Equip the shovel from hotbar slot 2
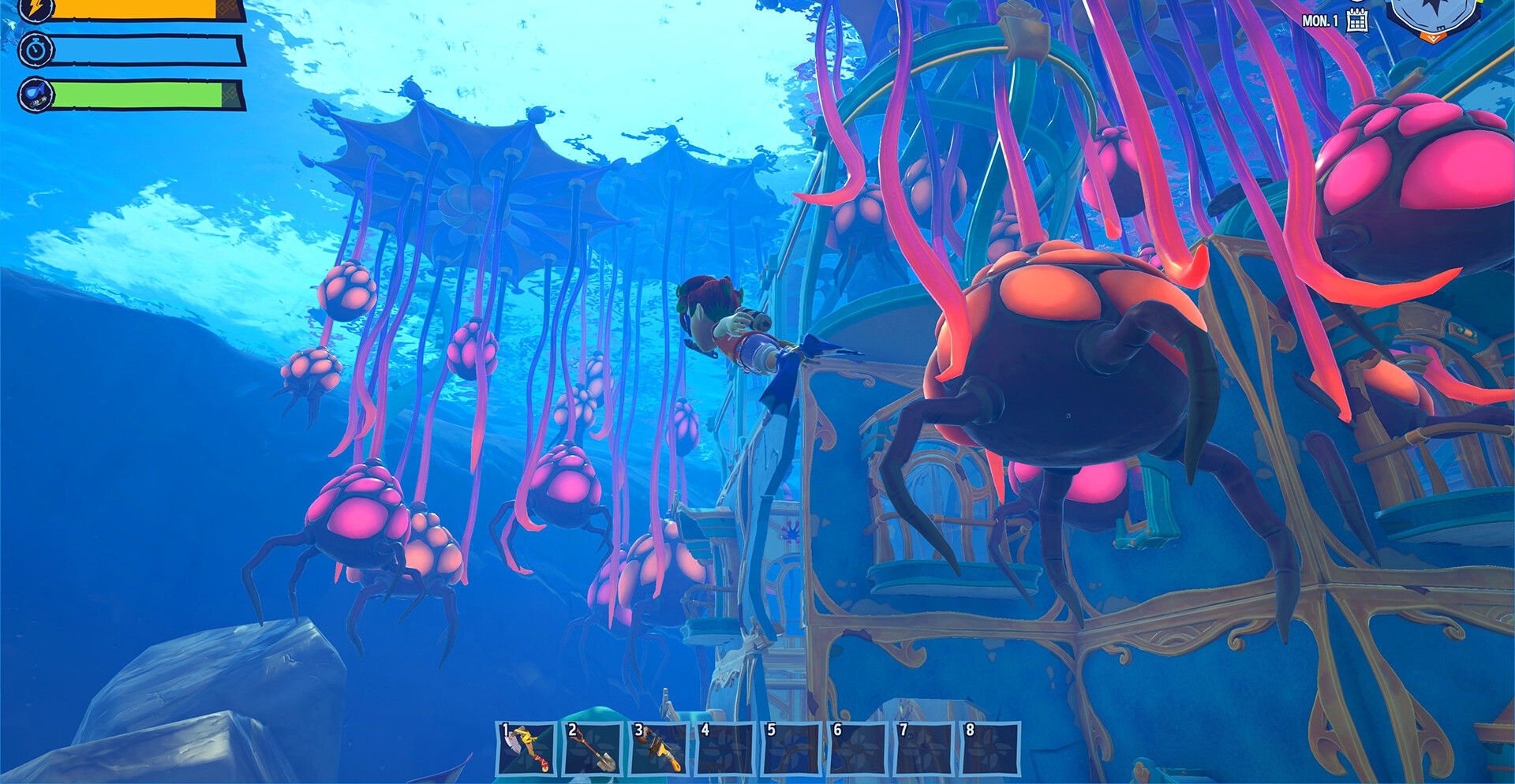The image size is (1515, 784). coord(593,749)
